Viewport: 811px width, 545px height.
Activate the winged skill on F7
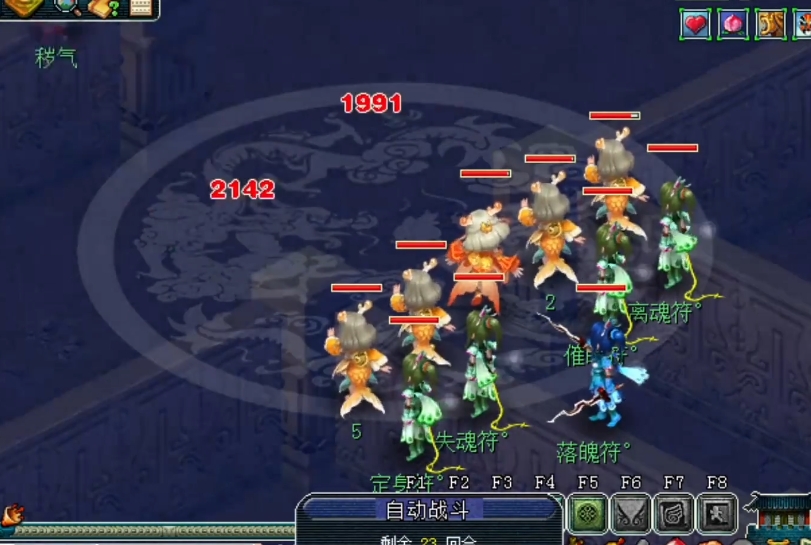[673, 514]
